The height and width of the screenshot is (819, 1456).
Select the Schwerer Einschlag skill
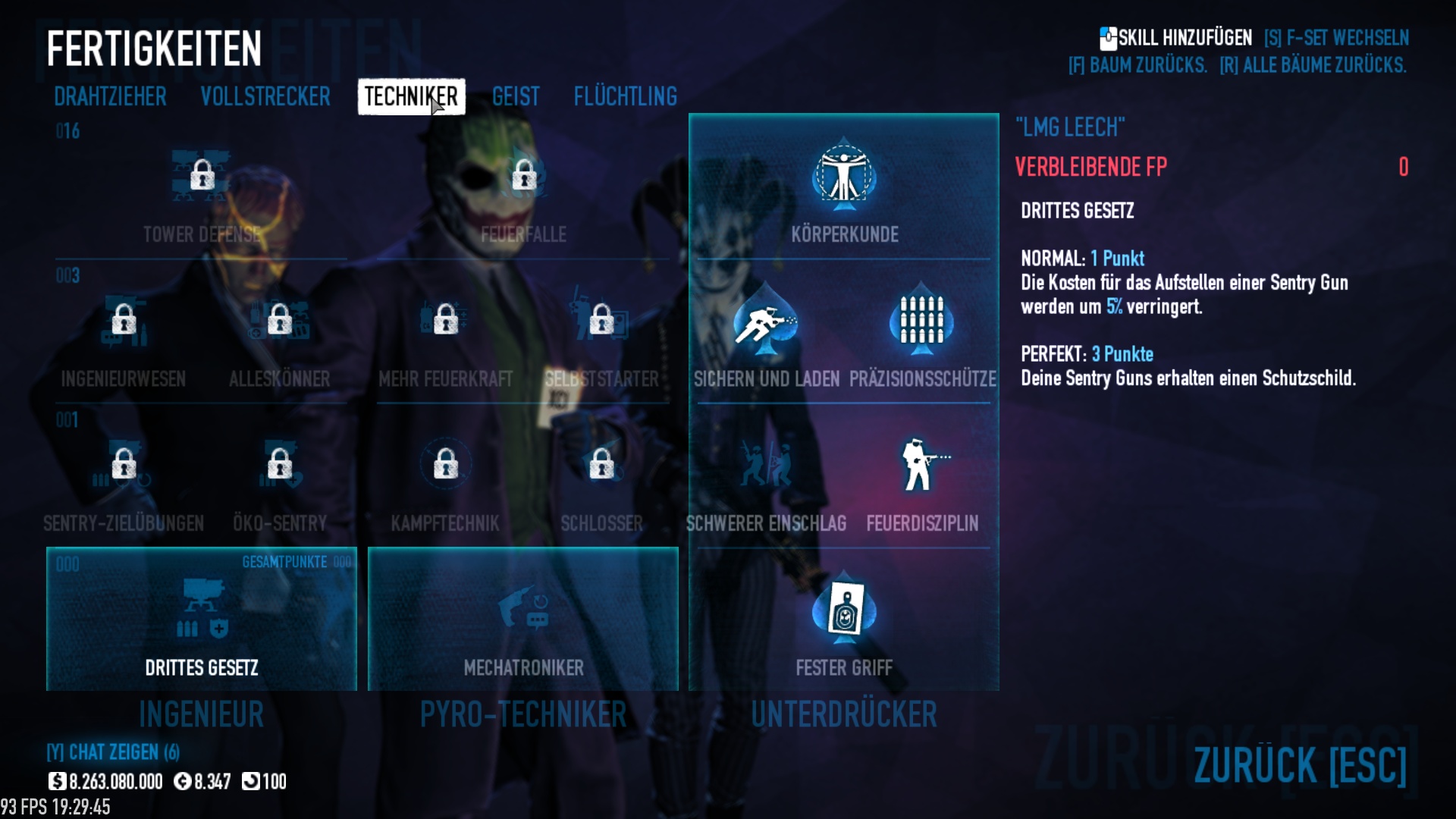click(766, 465)
